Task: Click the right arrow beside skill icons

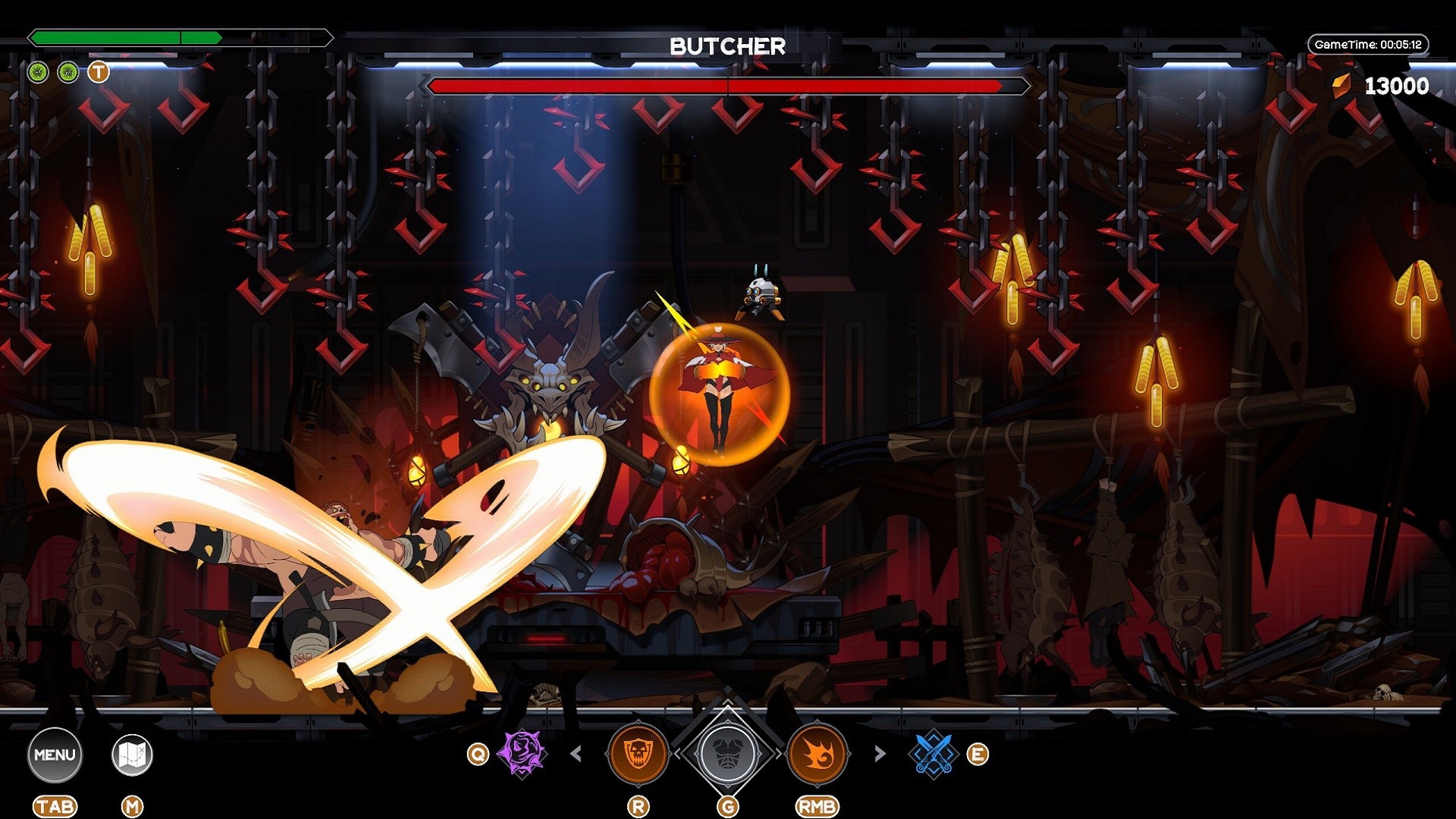Action: (x=880, y=754)
